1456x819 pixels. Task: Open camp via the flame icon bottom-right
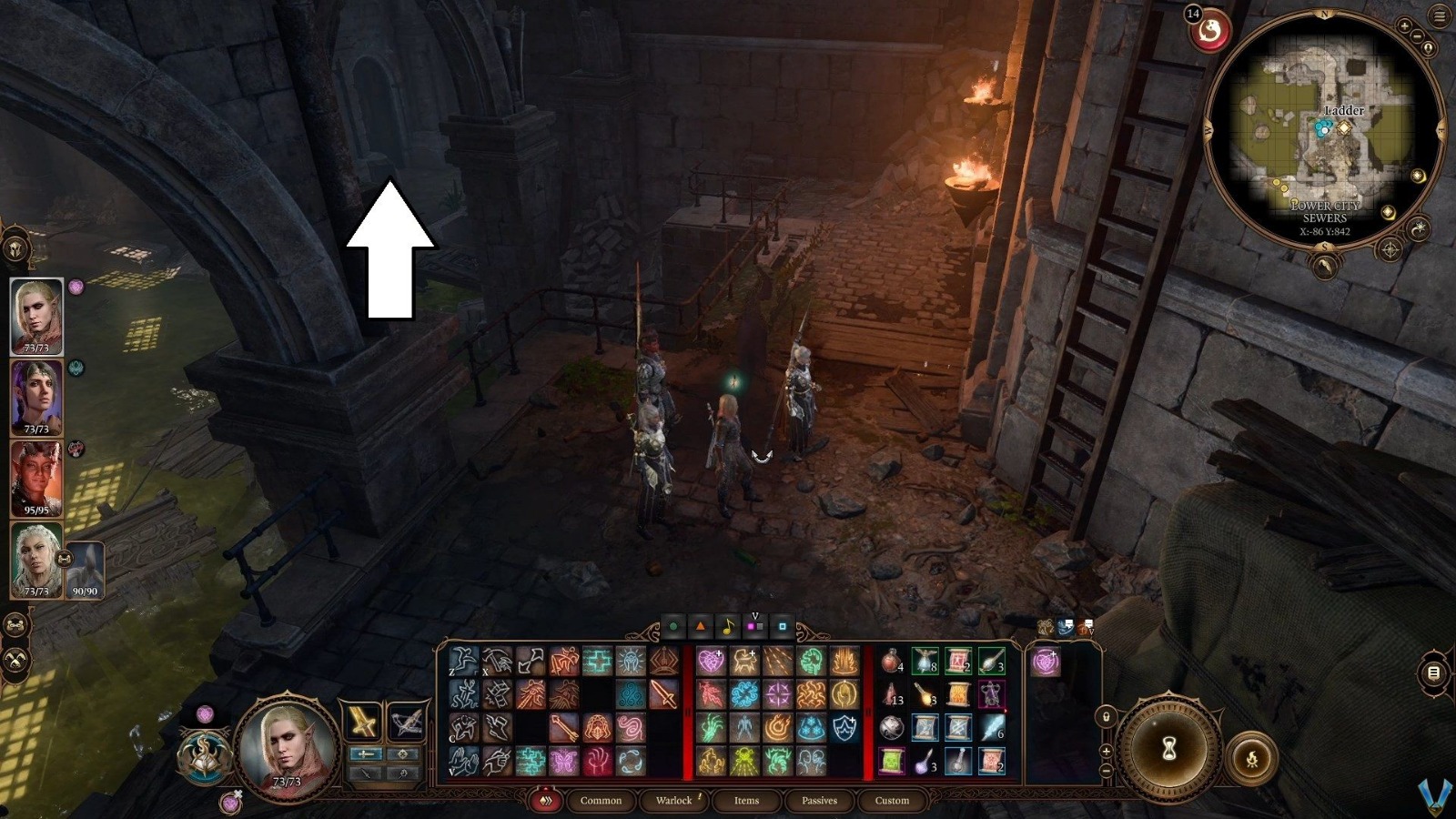coord(1253,758)
